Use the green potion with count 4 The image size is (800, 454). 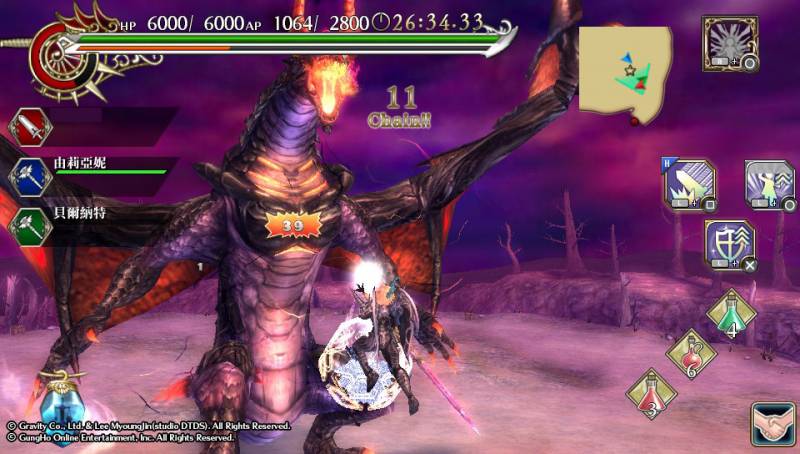pyautogui.click(x=732, y=313)
